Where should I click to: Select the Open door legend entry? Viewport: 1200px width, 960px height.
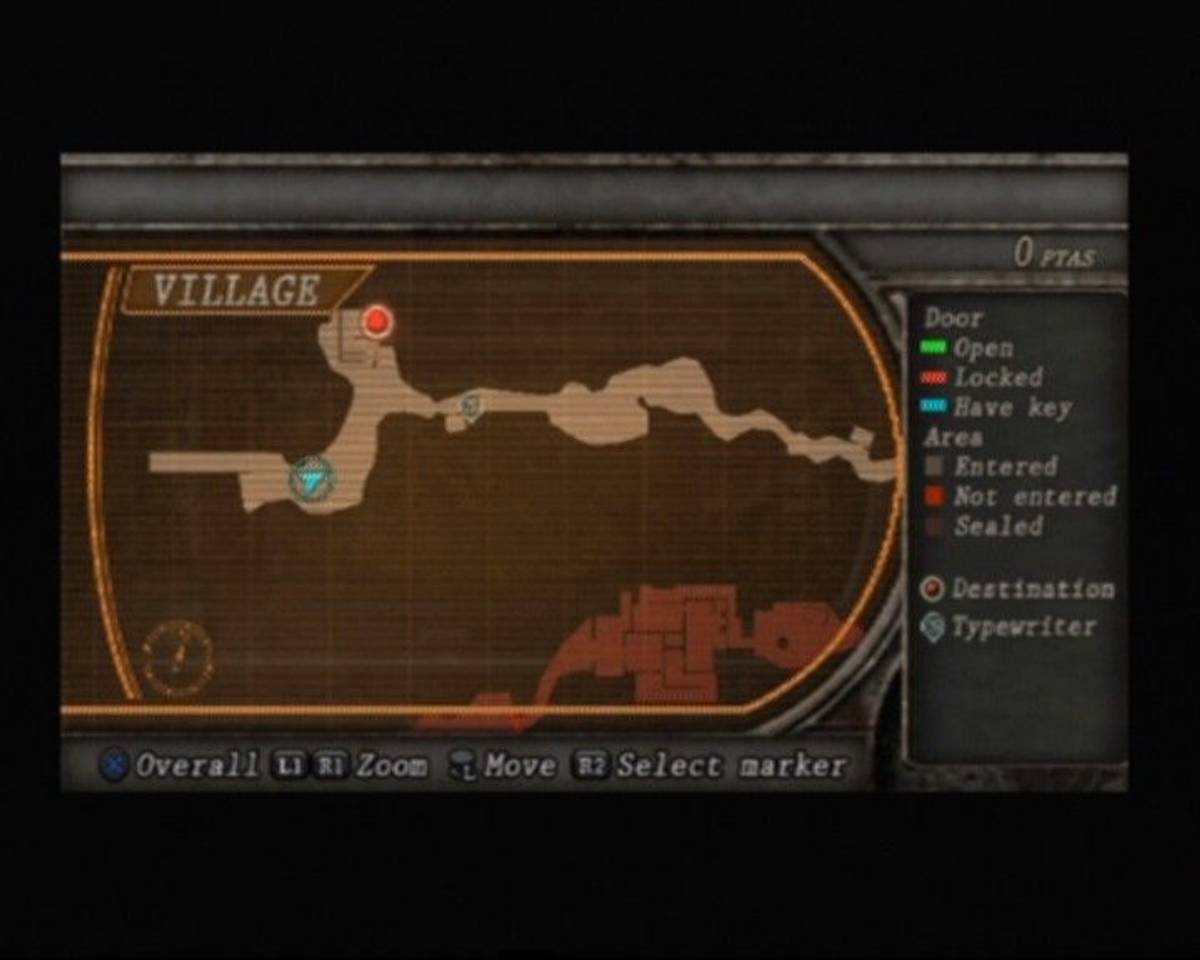[x=968, y=348]
